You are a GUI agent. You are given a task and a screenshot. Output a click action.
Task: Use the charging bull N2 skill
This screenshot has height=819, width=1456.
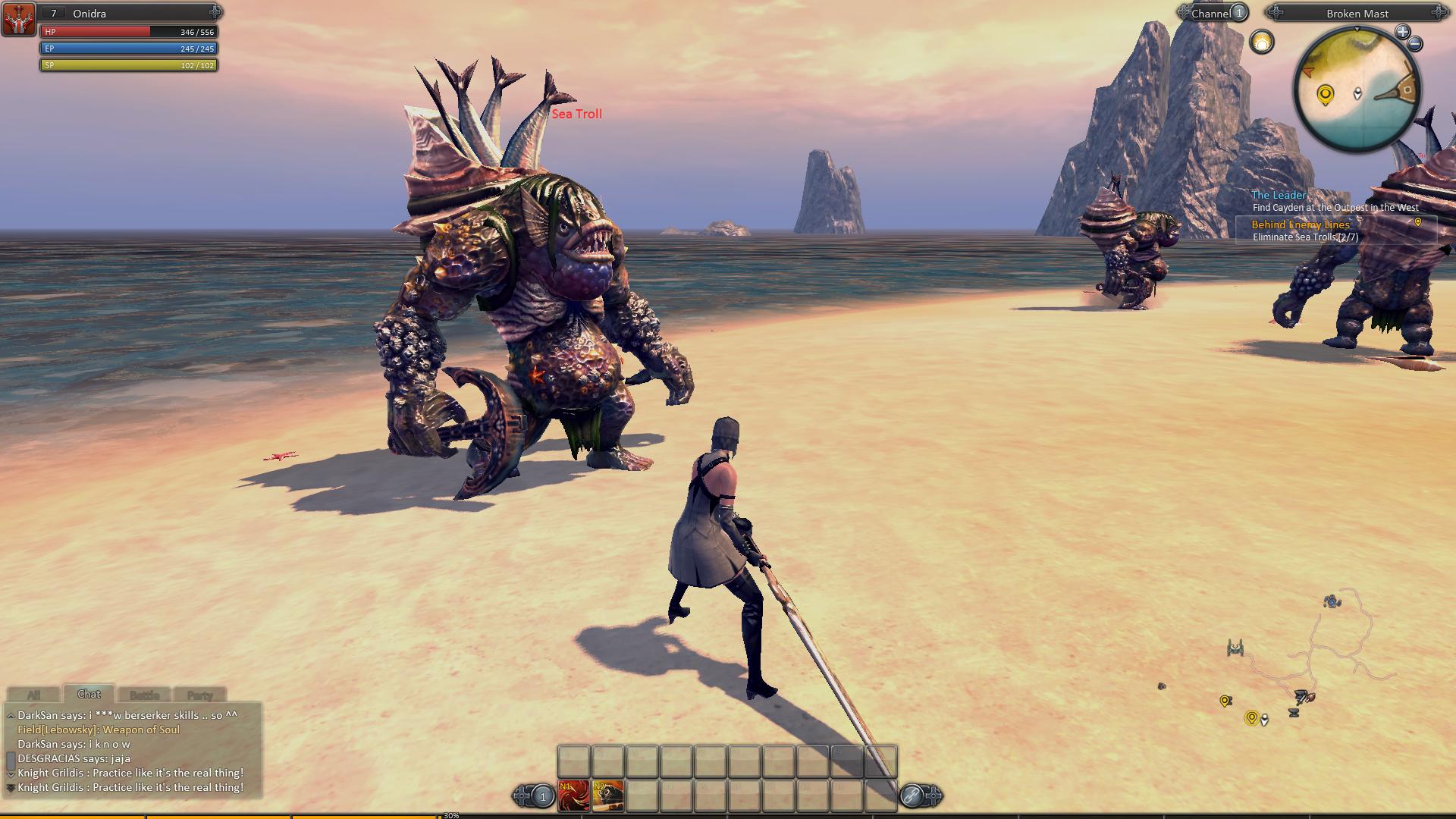pyautogui.click(x=608, y=795)
